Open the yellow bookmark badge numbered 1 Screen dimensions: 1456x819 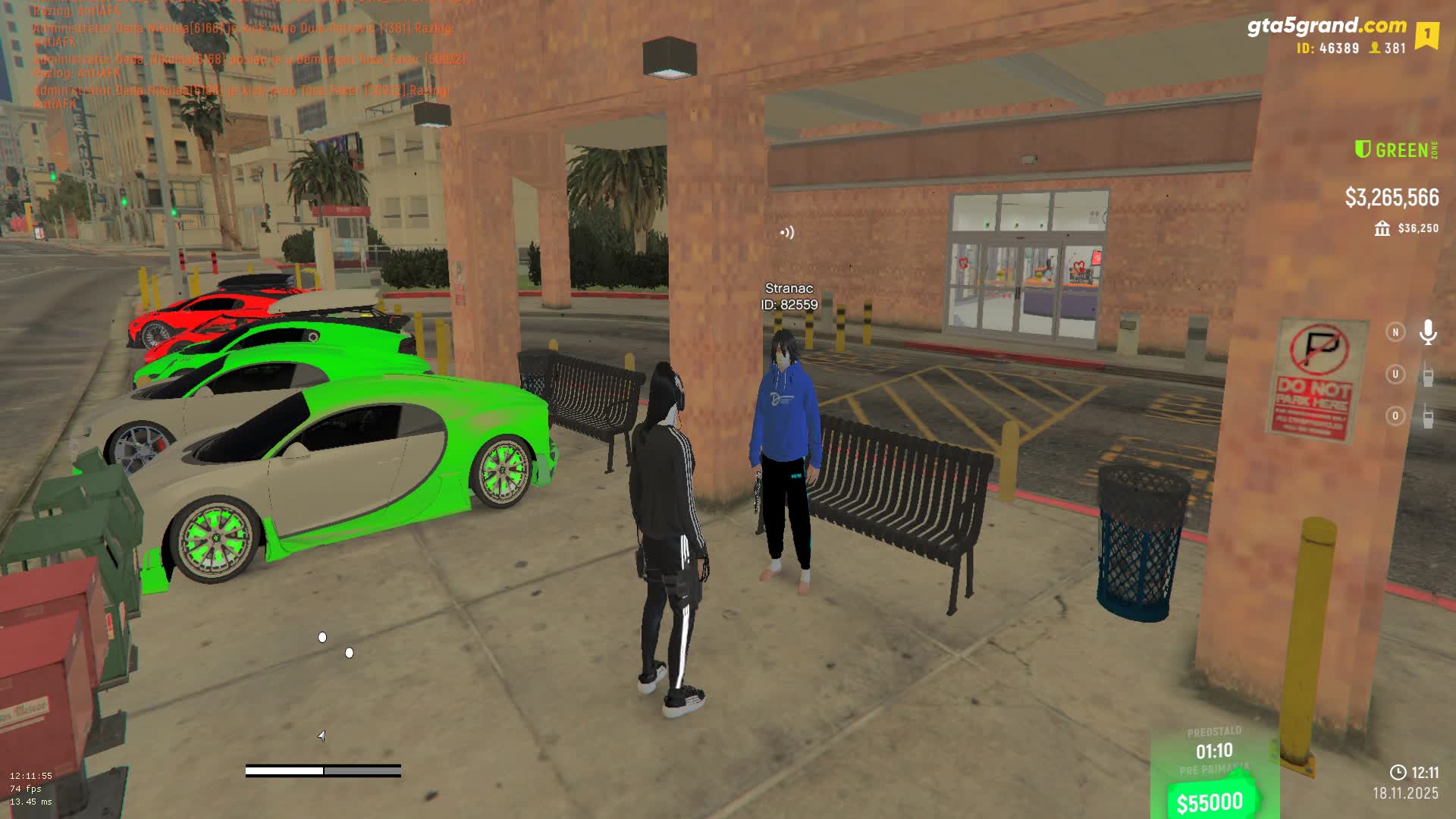pyautogui.click(x=1426, y=35)
